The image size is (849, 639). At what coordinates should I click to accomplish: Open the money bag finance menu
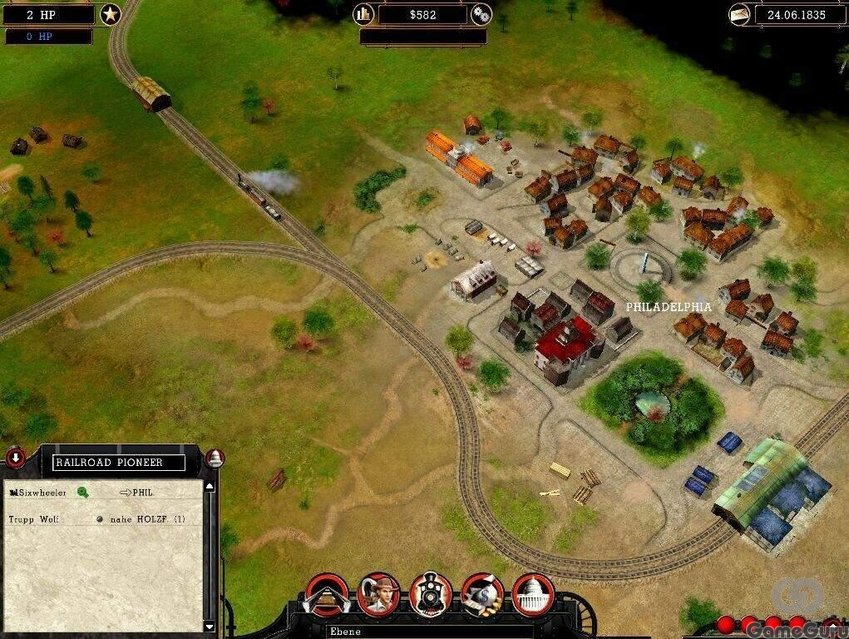pyautogui.click(x=482, y=594)
